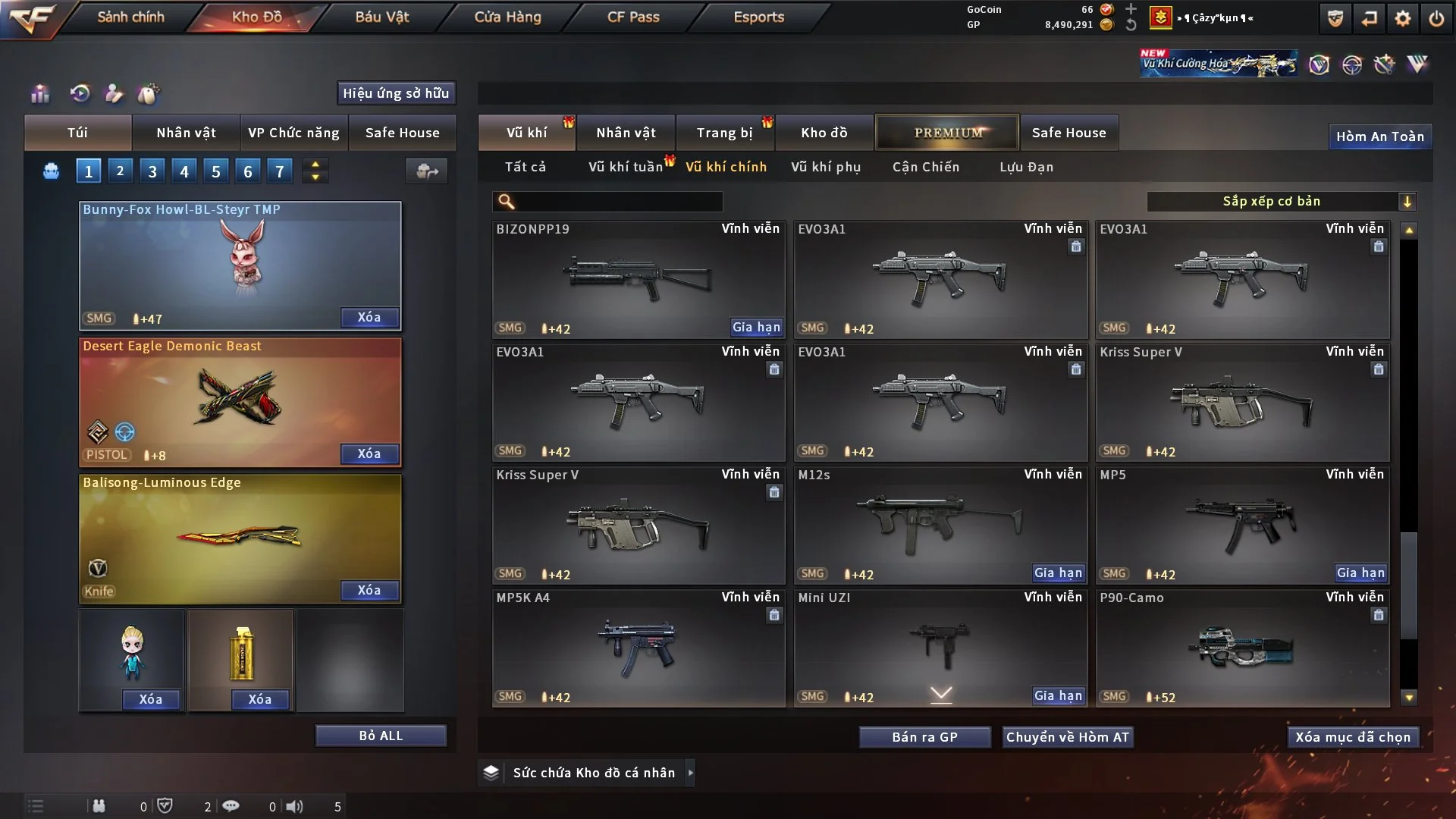Click the Bán ra GP button
Image resolution: width=1456 pixels, height=819 pixels.
point(924,737)
